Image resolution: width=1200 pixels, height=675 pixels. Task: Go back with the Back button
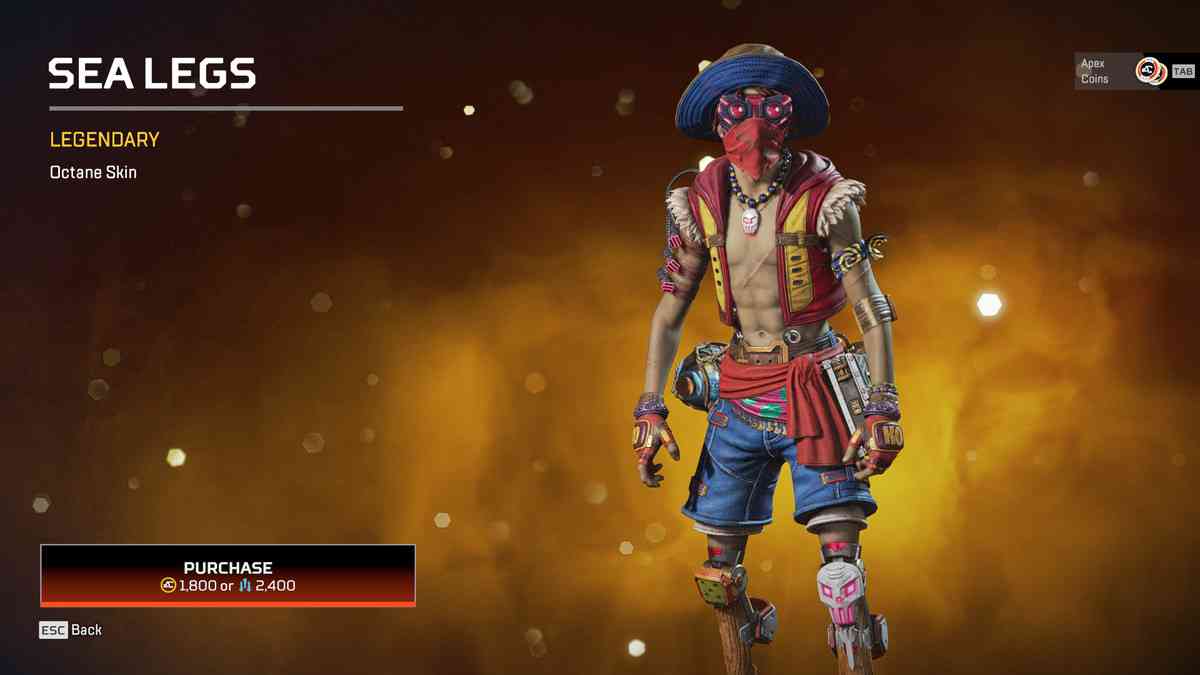(71, 630)
